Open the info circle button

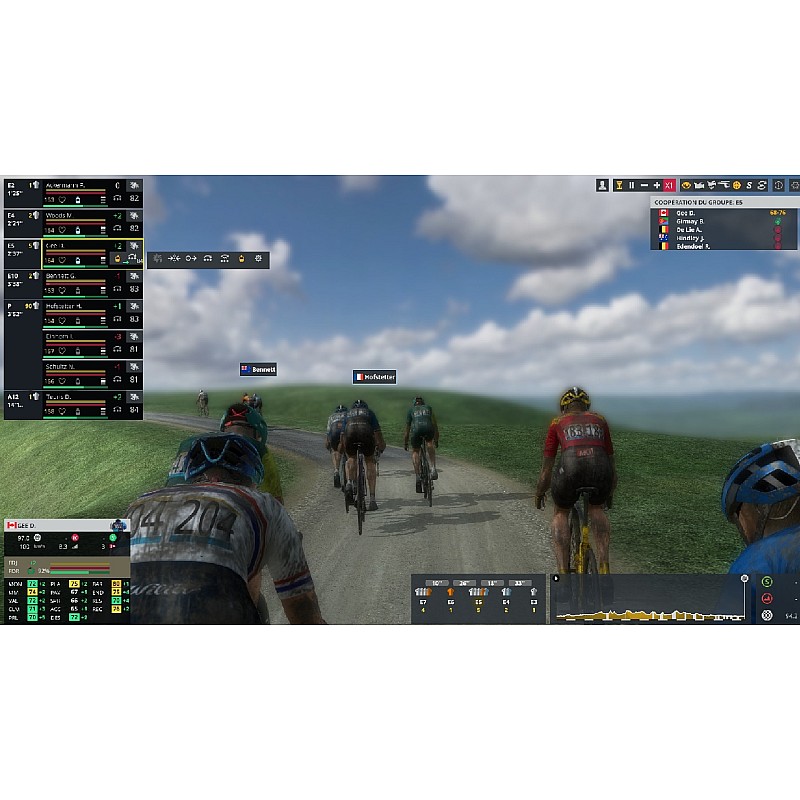click(x=778, y=185)
